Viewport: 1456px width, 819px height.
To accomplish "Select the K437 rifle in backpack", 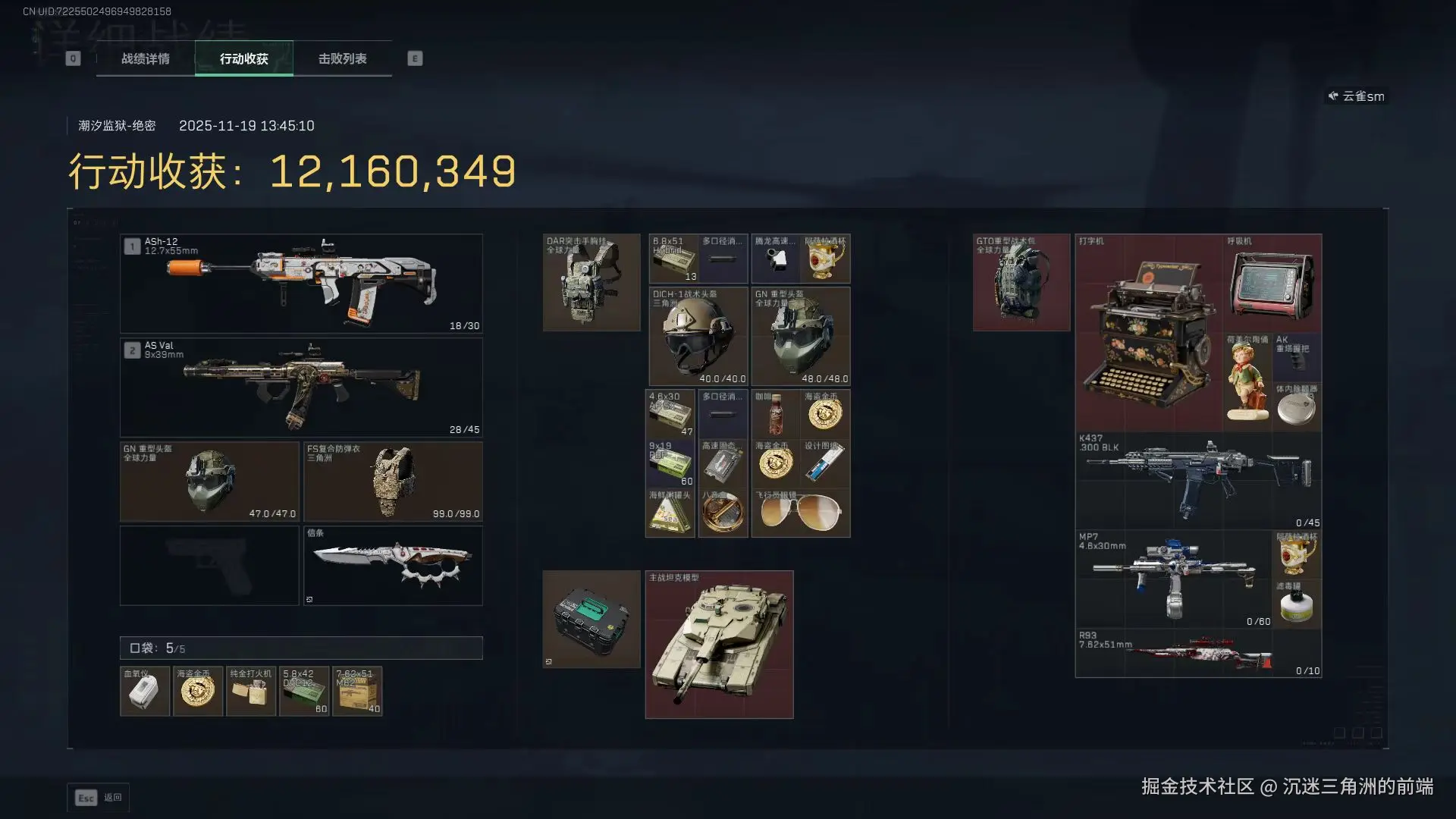I will (x=1198, y=481).
